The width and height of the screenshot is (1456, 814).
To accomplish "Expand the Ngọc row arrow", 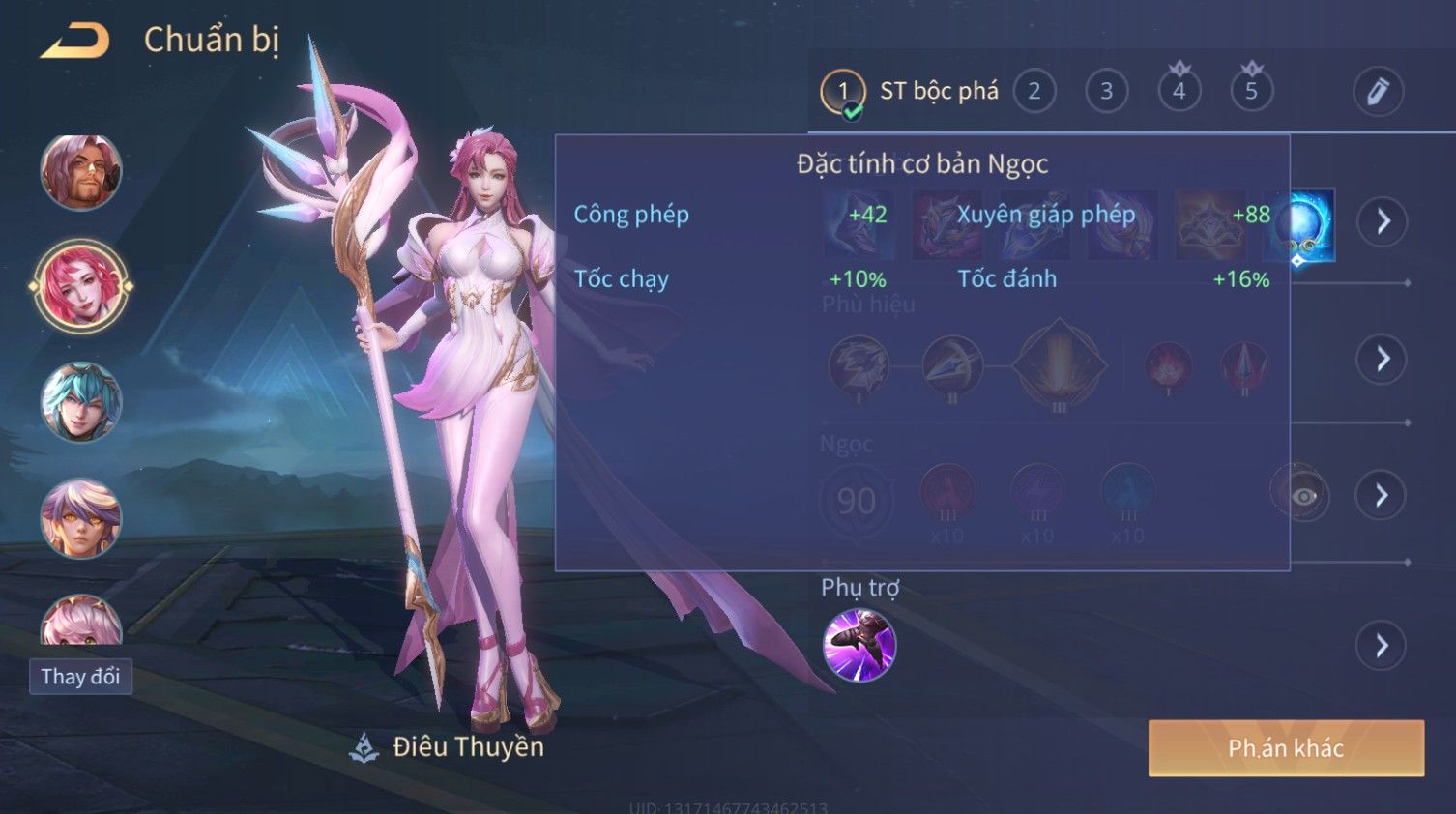I will point(1383,496).
